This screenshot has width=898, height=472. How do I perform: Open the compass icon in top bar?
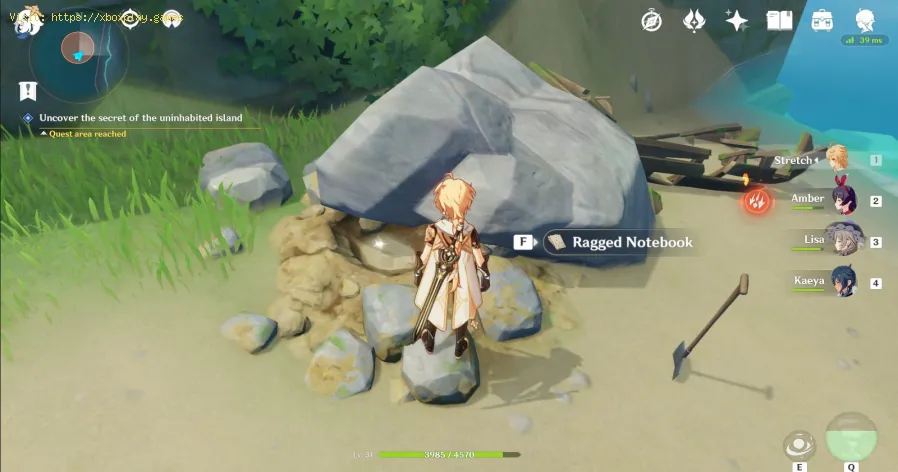[x=651, y=20]
